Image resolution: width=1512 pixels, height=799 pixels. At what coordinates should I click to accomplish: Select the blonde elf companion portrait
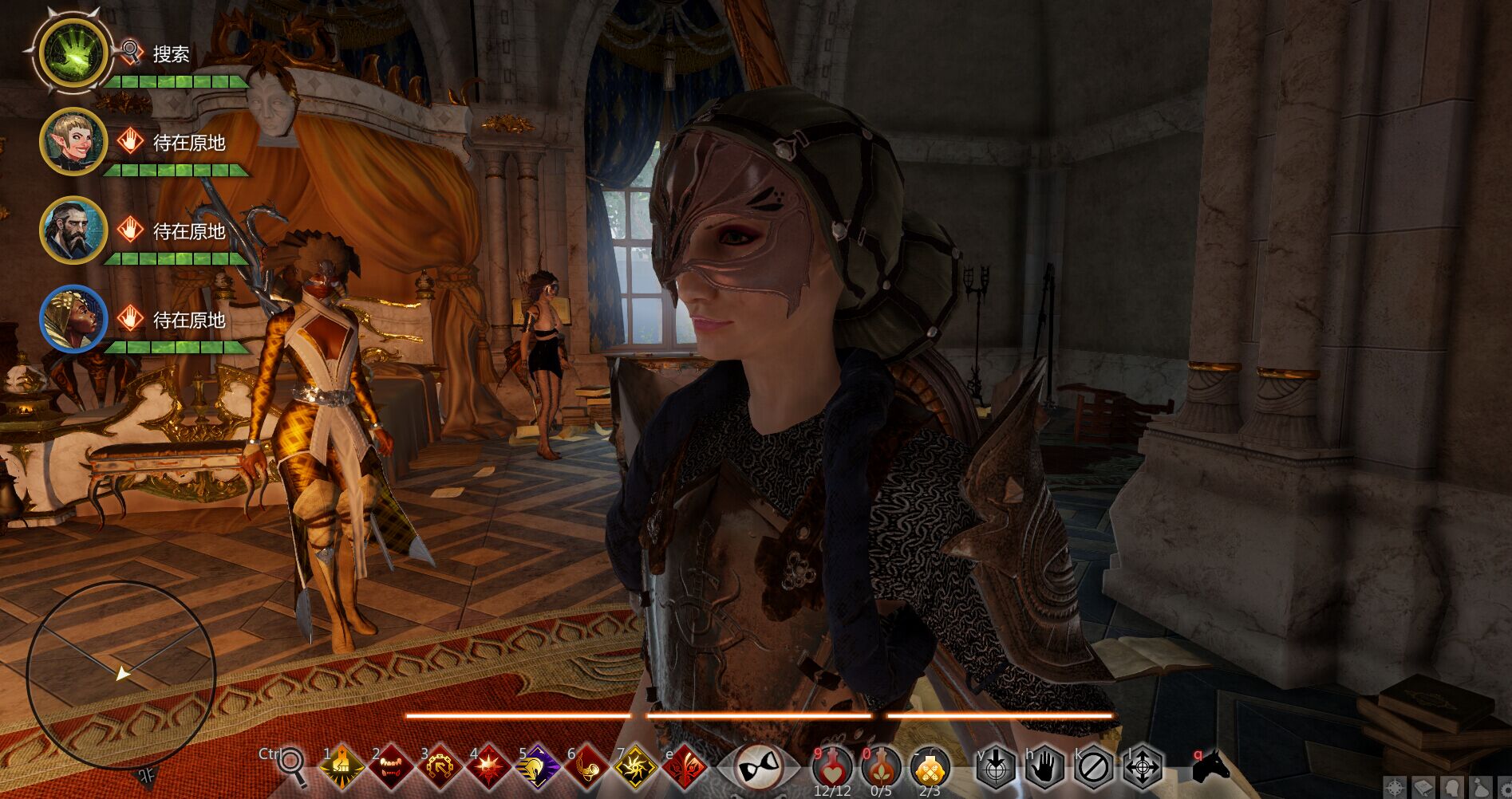click(x=73, y=142)
